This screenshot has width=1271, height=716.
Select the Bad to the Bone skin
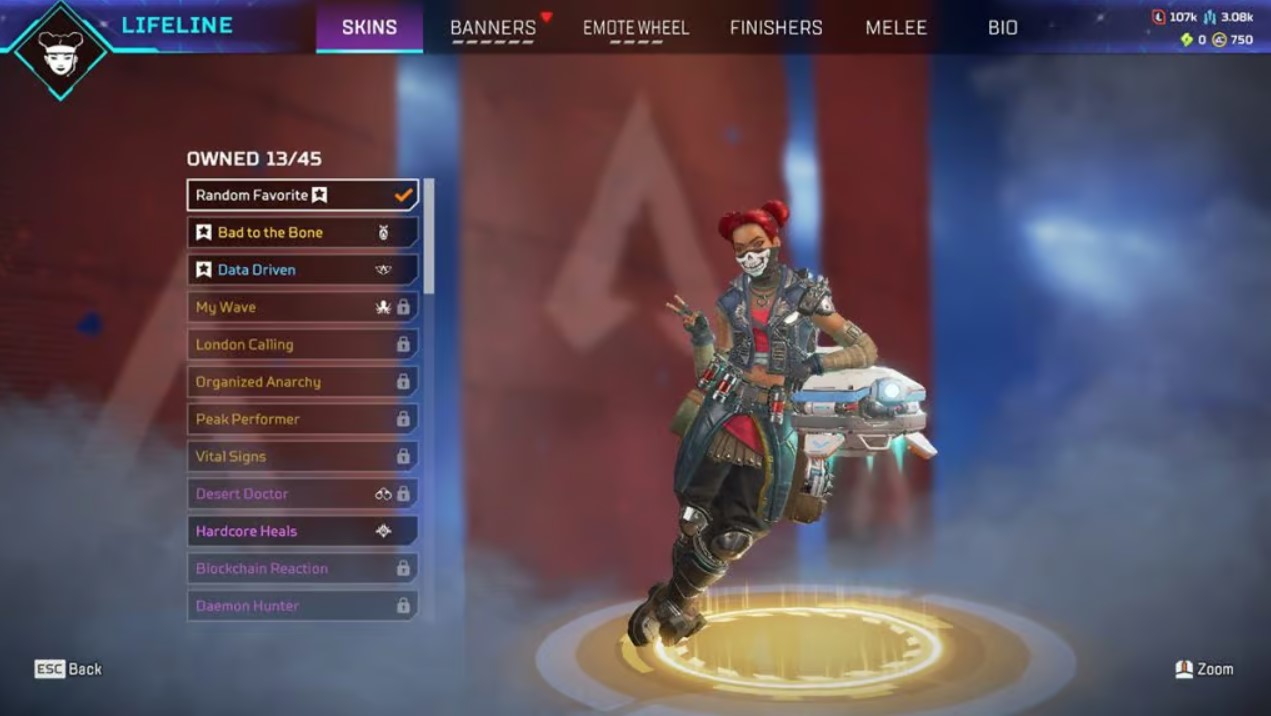pos(302,233)
